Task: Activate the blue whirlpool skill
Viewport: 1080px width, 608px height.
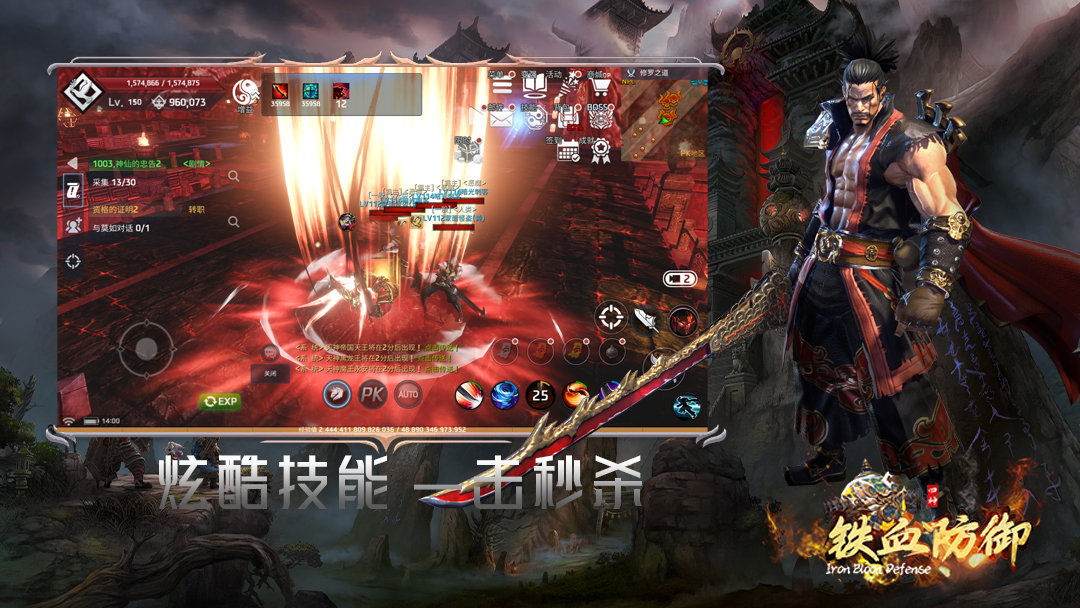Action: pos(504,394)
